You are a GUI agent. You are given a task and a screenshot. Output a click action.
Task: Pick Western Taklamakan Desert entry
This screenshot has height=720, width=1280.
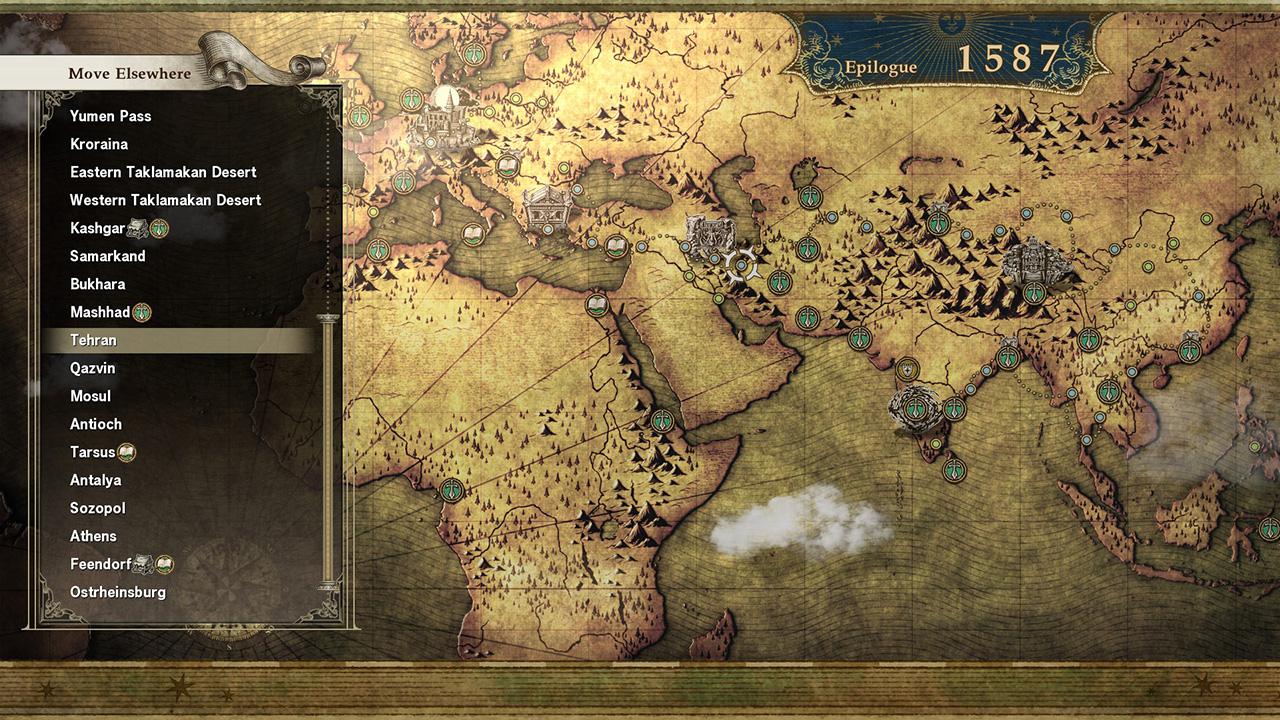pyautogui.click(x=165, y=200)
